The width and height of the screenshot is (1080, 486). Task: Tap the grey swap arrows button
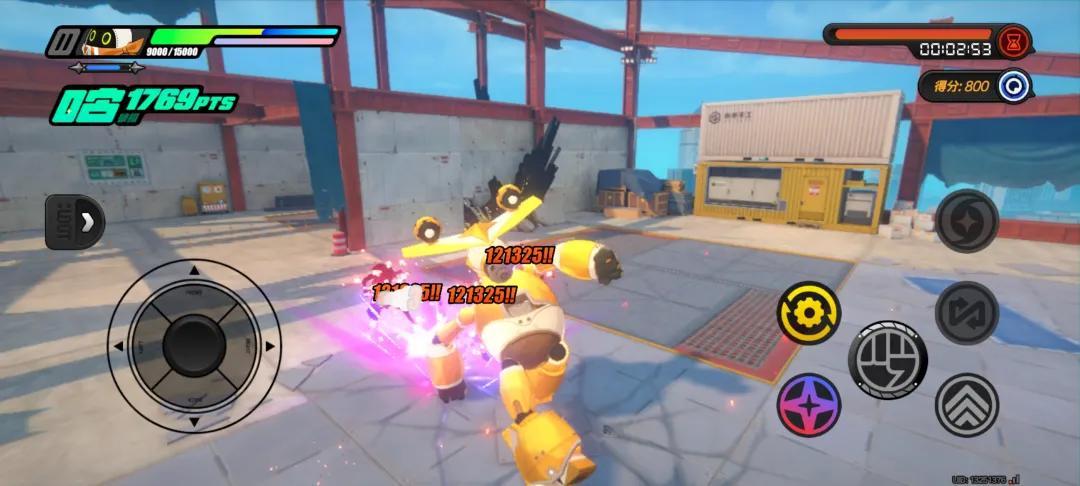[x=967, y=313]
